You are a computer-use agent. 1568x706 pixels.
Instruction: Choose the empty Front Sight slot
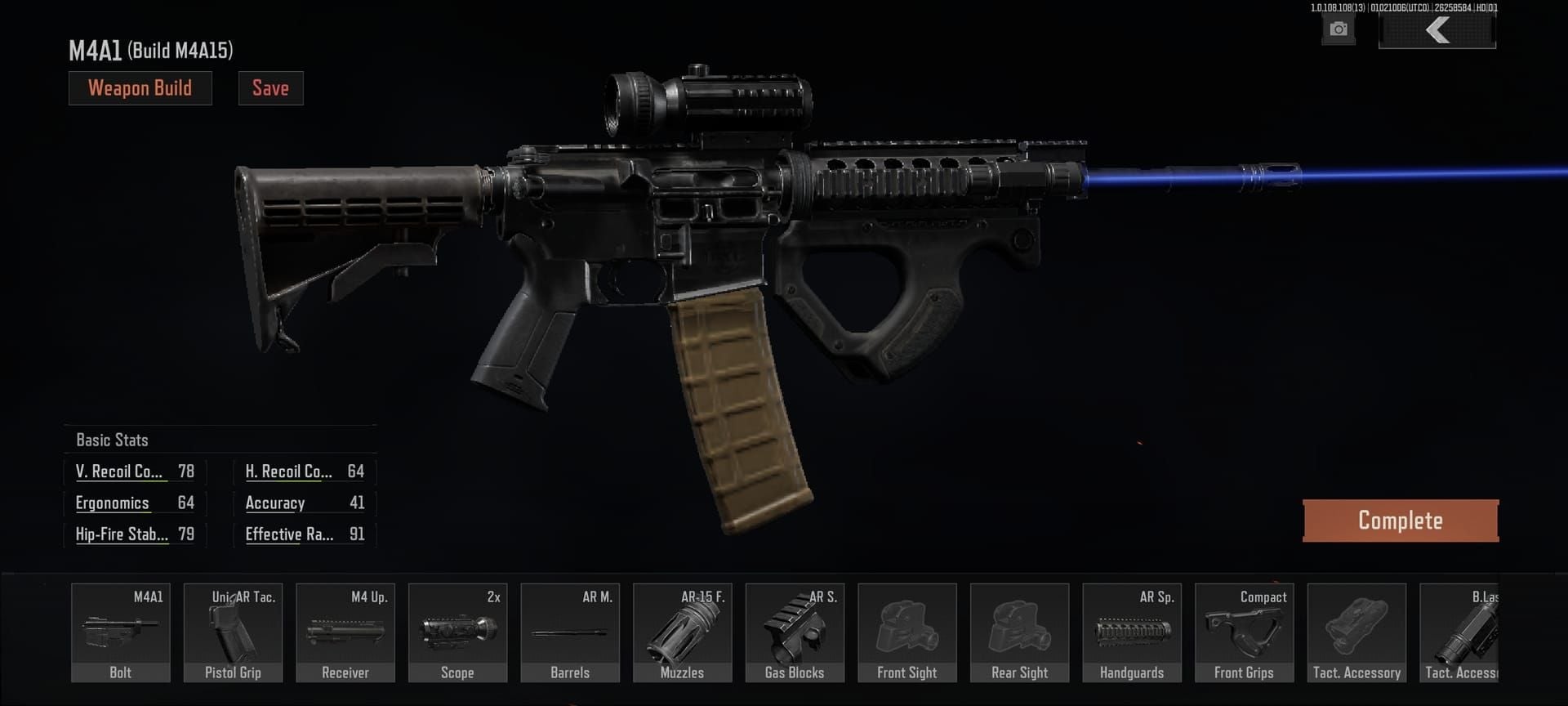(906, 632)
